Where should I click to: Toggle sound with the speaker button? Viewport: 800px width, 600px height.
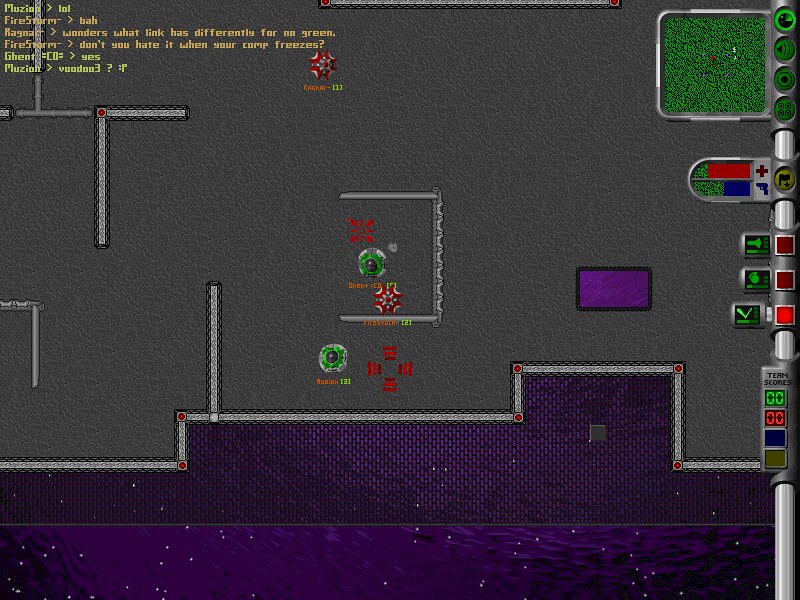tap(786, 49)
